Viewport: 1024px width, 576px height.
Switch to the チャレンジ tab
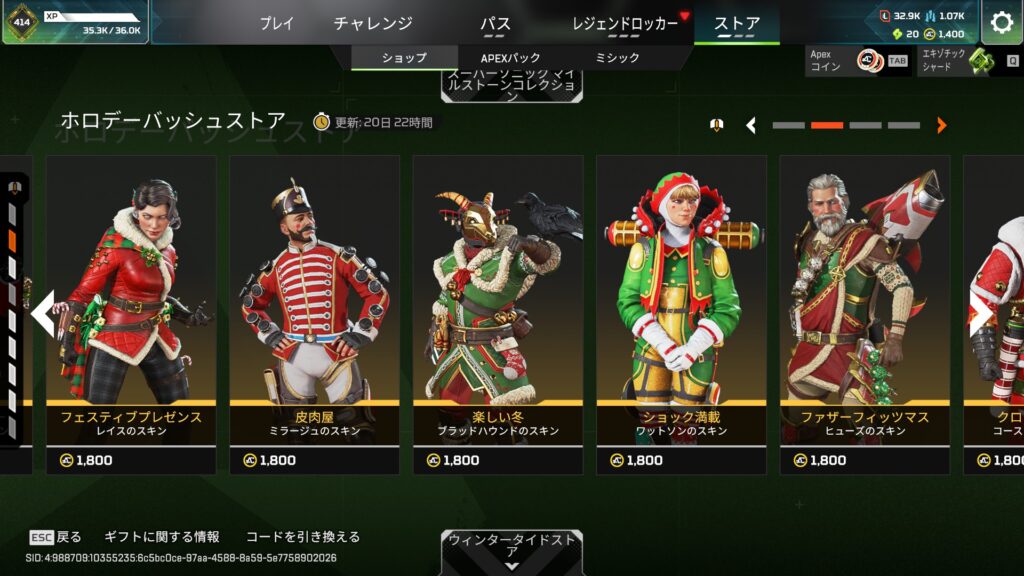click(373, 23)
